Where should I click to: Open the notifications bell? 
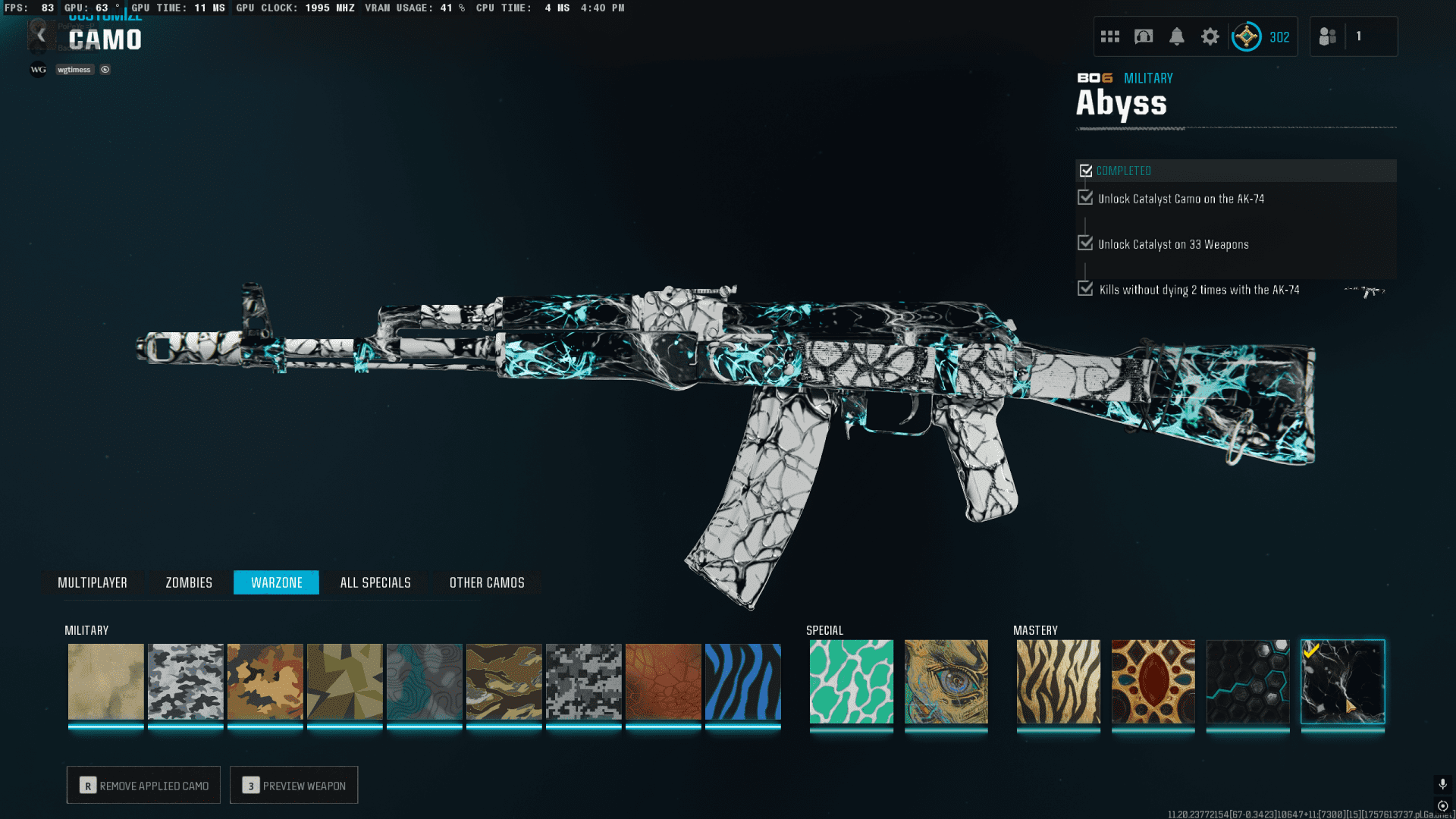coord(1176,36)
